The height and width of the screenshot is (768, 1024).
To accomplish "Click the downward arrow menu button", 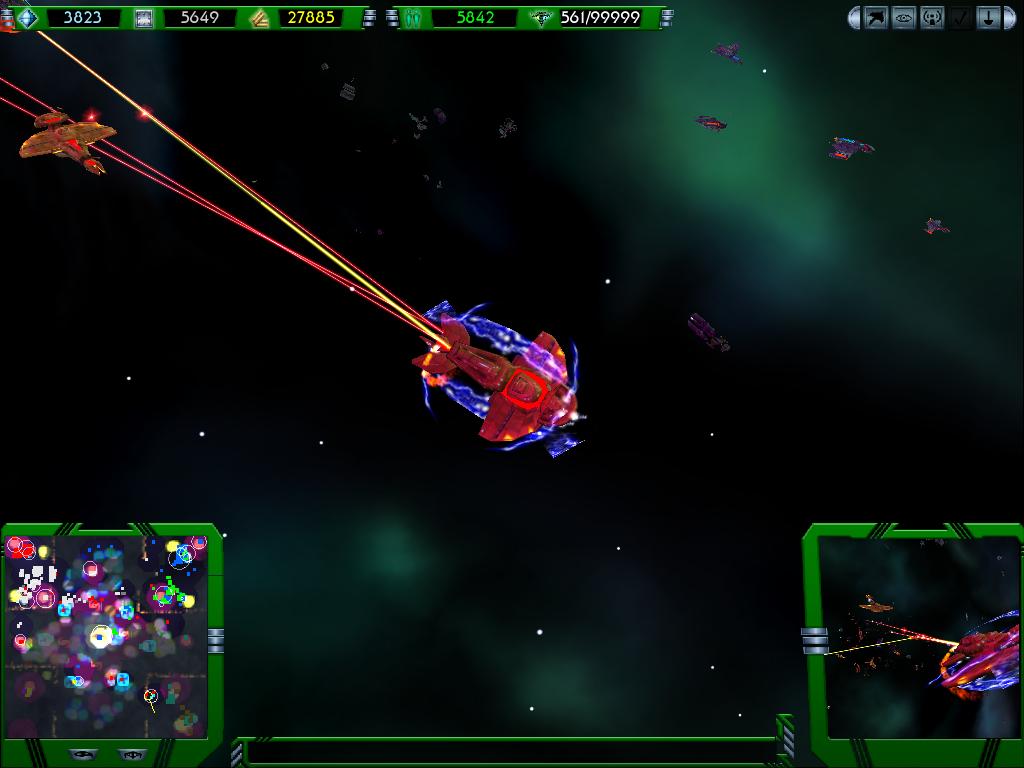I will 988,18.
